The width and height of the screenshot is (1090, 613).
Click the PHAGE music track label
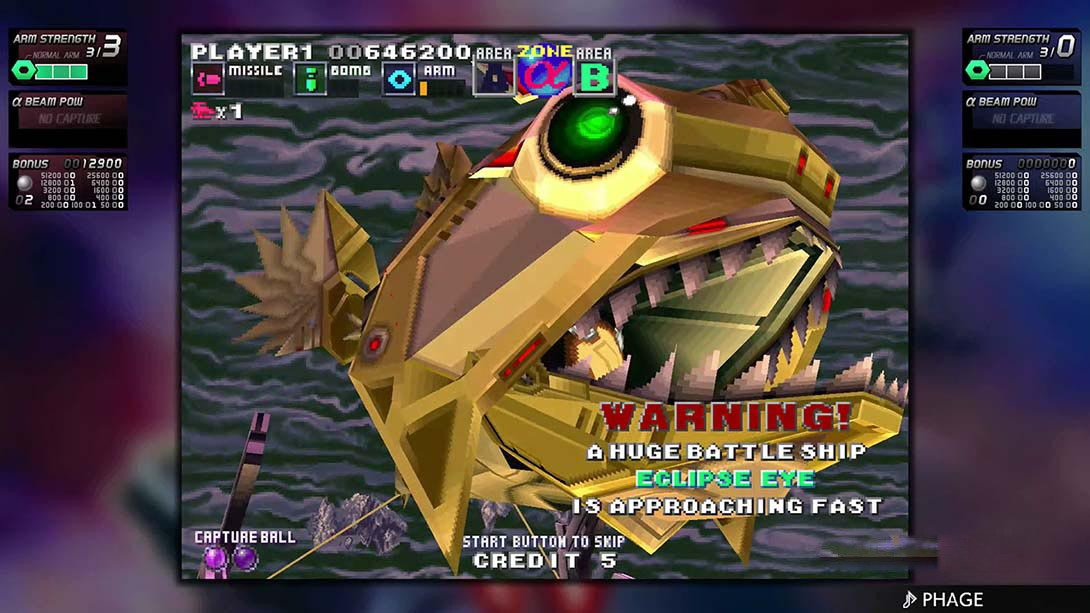point(943,599)
